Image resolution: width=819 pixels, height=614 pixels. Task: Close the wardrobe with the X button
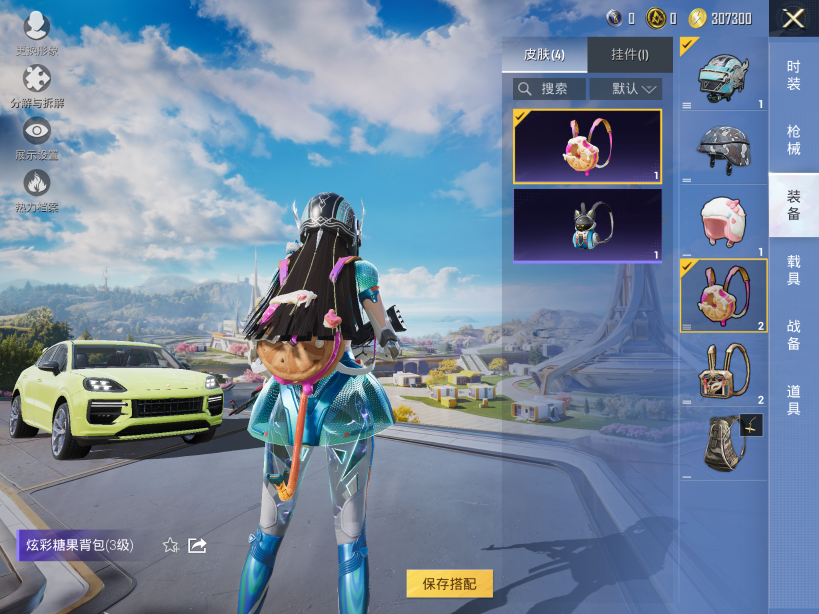tap(793, 18)
